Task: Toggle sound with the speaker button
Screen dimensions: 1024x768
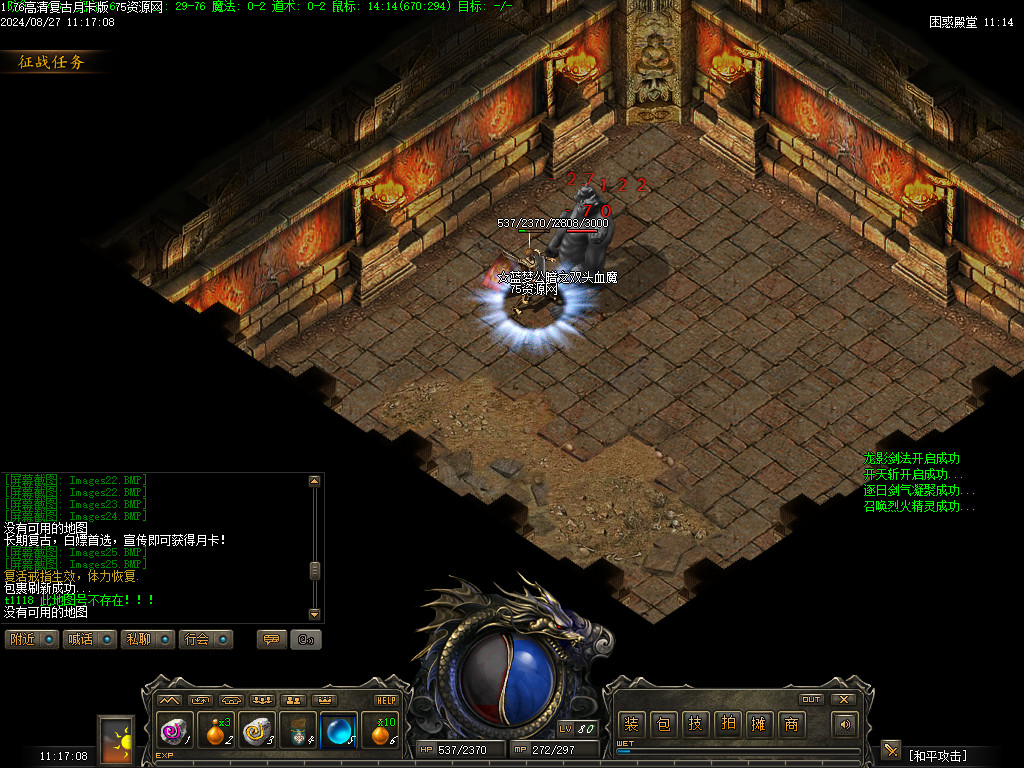Action: click(x=846, y=725)
